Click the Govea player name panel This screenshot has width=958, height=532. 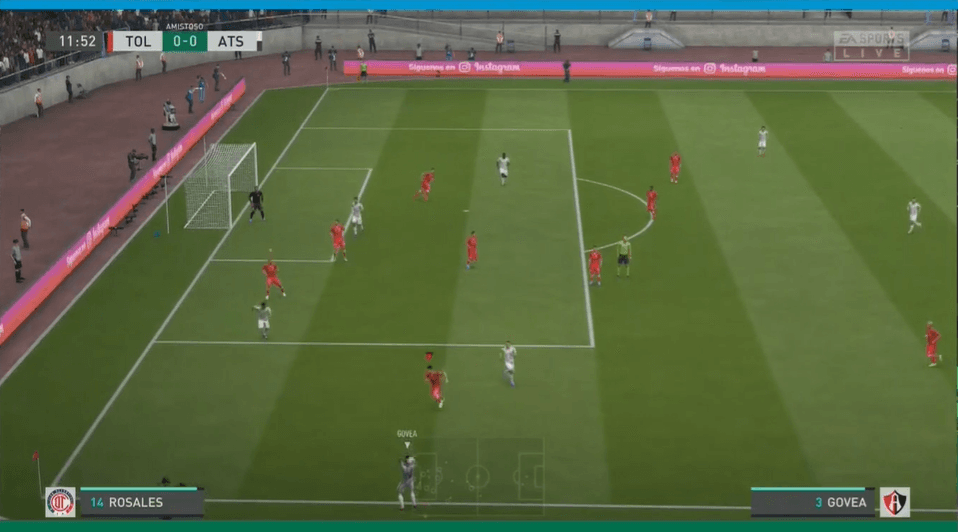(x=814, y=502)
